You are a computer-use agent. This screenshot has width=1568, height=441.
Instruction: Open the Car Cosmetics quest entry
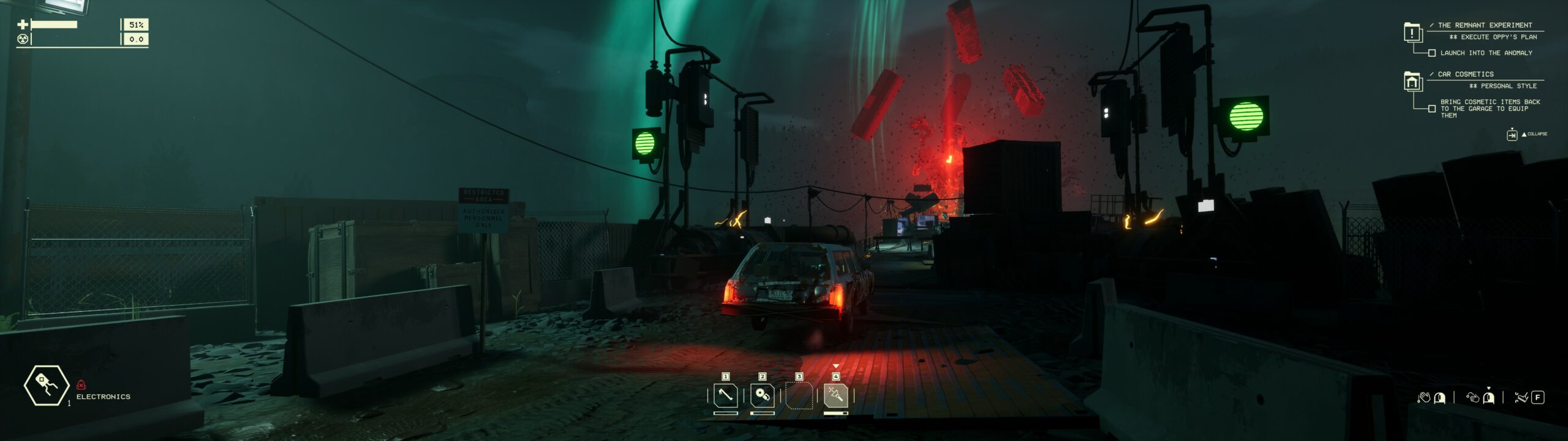point(1465,74)
